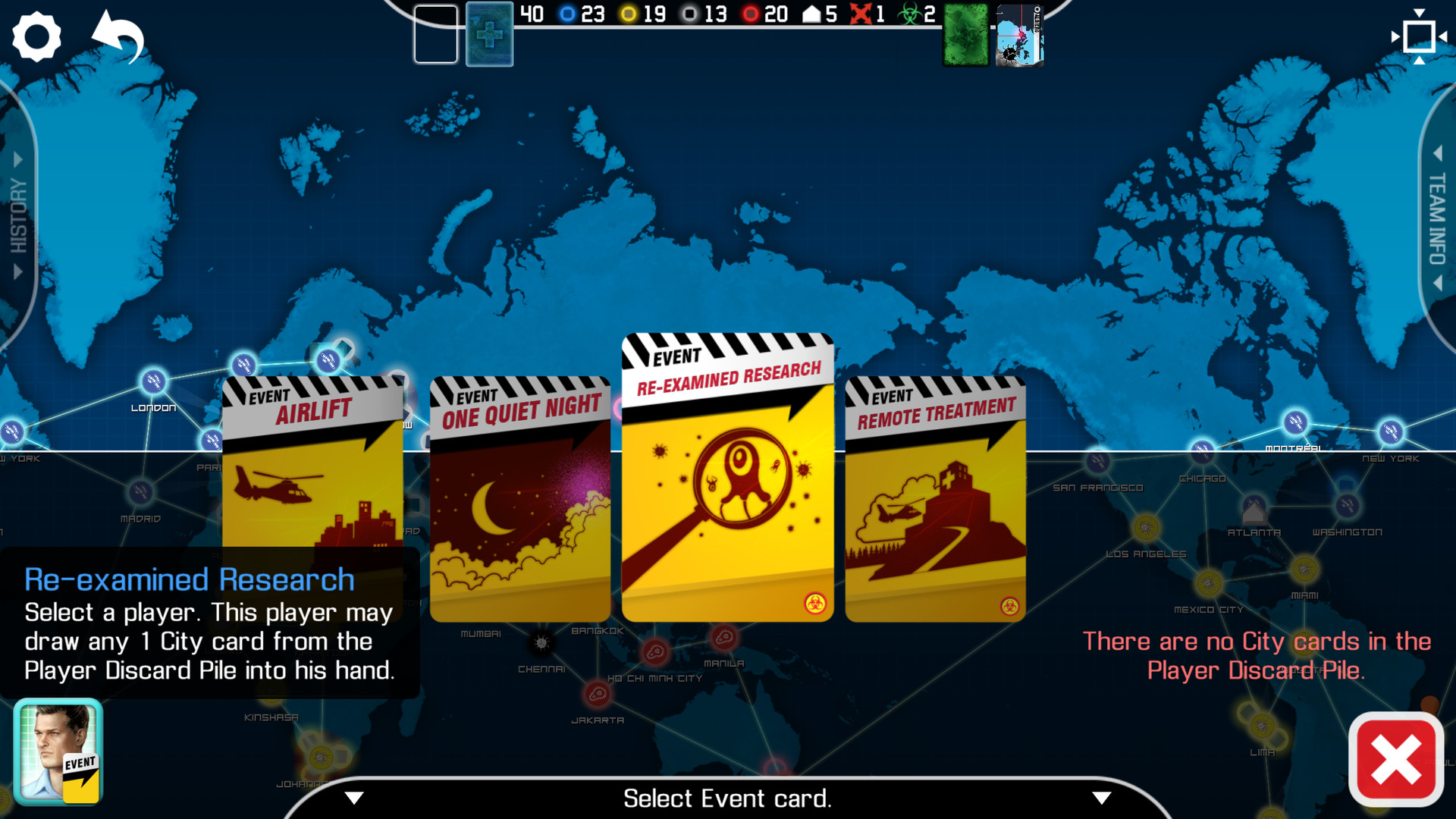The image size is (1456, 819).
Task: Open the infection discard pile thumbnail
Action: pyautogui.click(x=1019, y=34)
